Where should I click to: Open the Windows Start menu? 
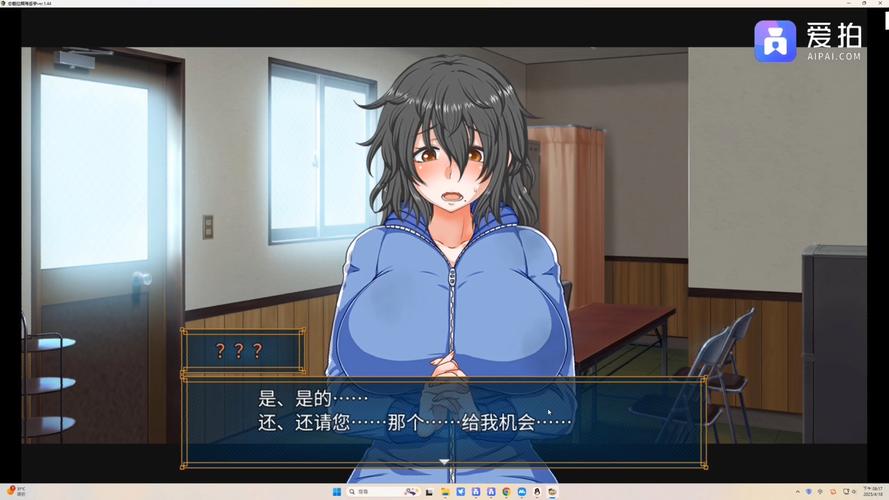point(337,492)
